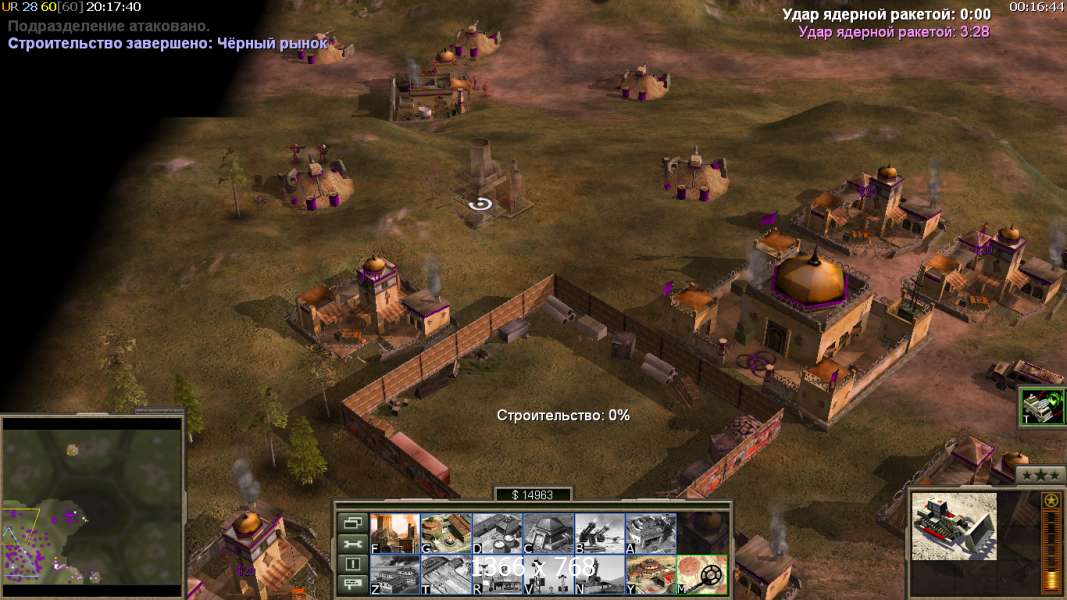Choose the airstrip build icon labeled T
1067x600 pixels.
446,574
